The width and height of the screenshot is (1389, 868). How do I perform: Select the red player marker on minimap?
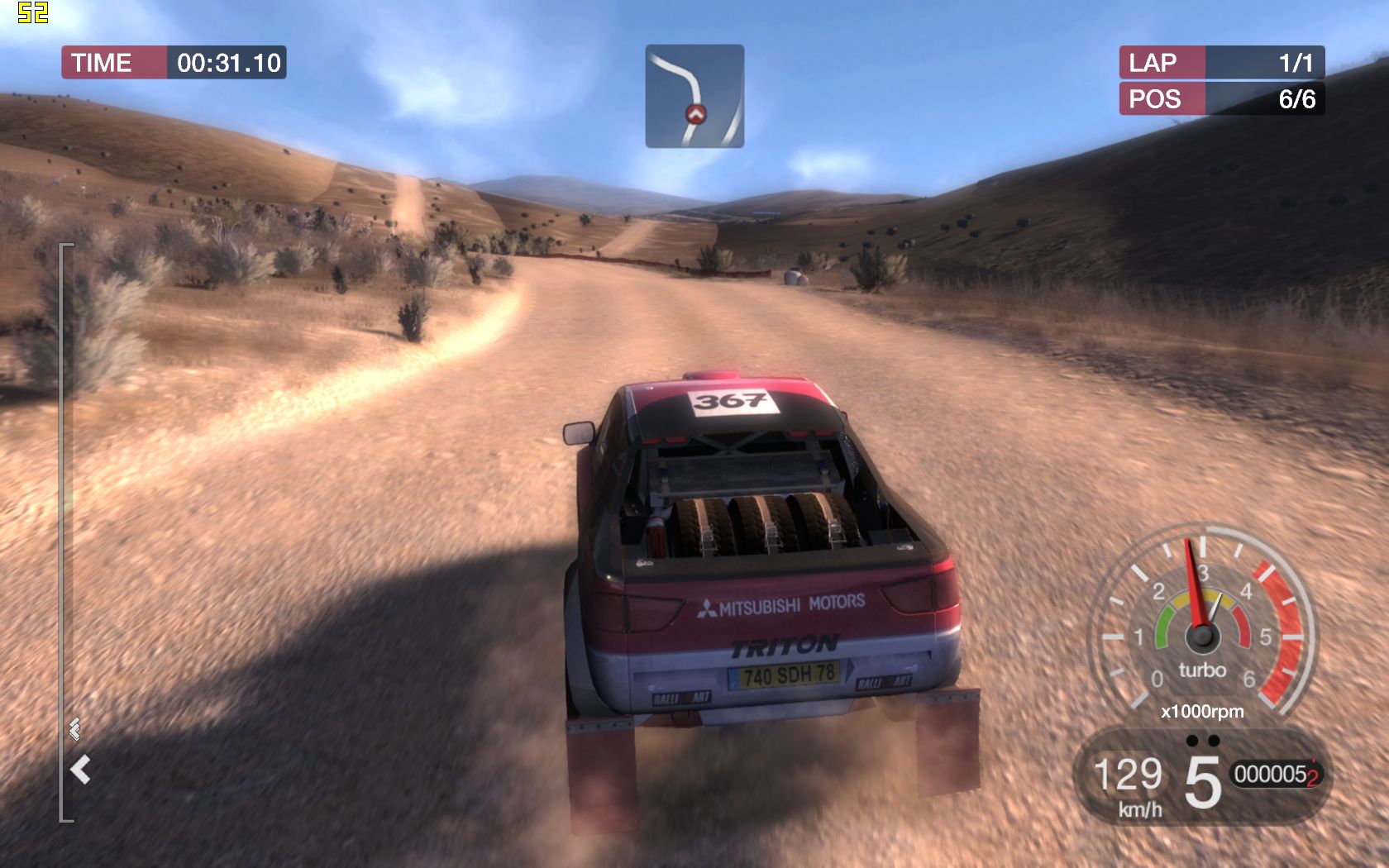(695, 114)
